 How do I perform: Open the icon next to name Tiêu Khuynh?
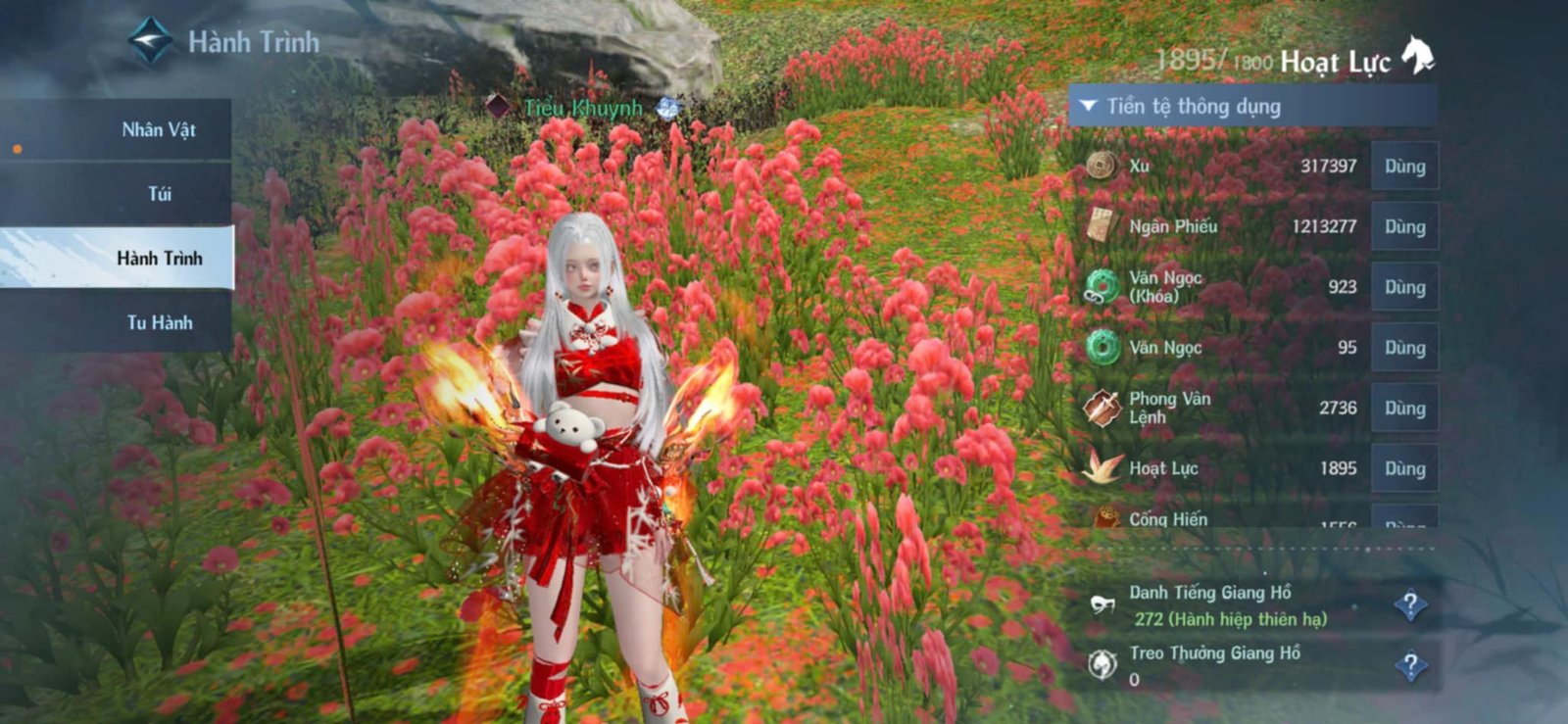pos(665,108)
